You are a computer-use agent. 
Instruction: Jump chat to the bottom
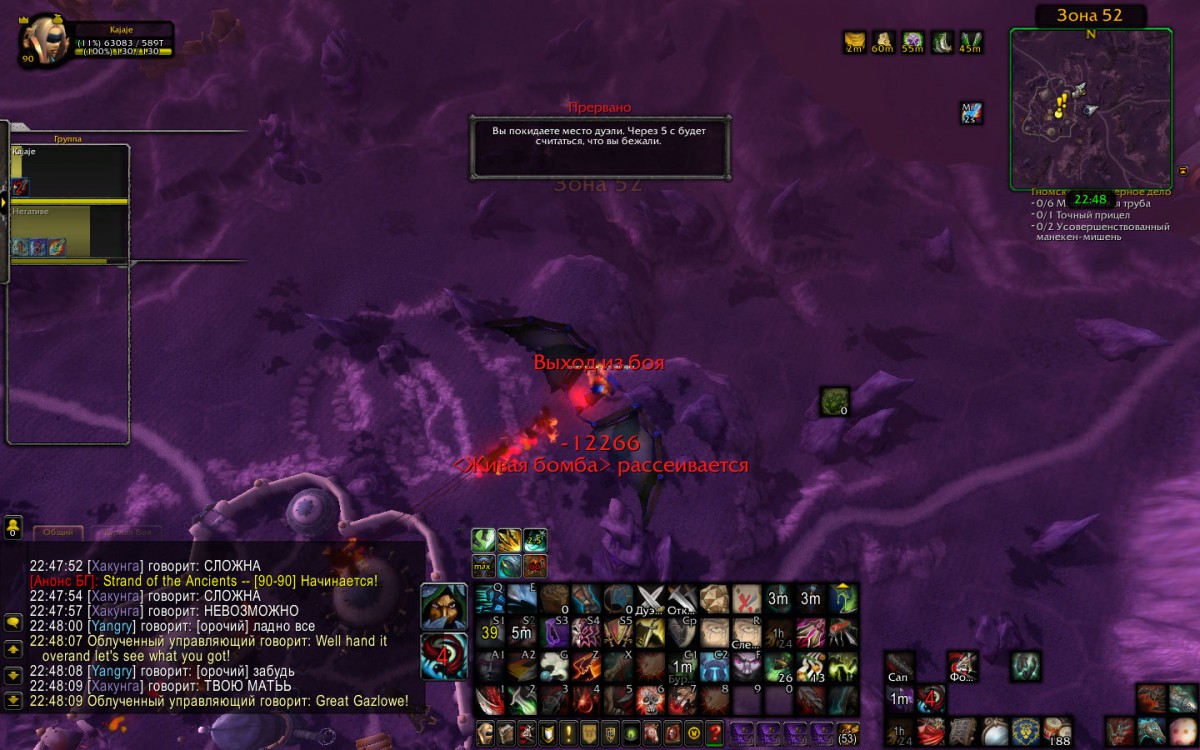(13, 700)
